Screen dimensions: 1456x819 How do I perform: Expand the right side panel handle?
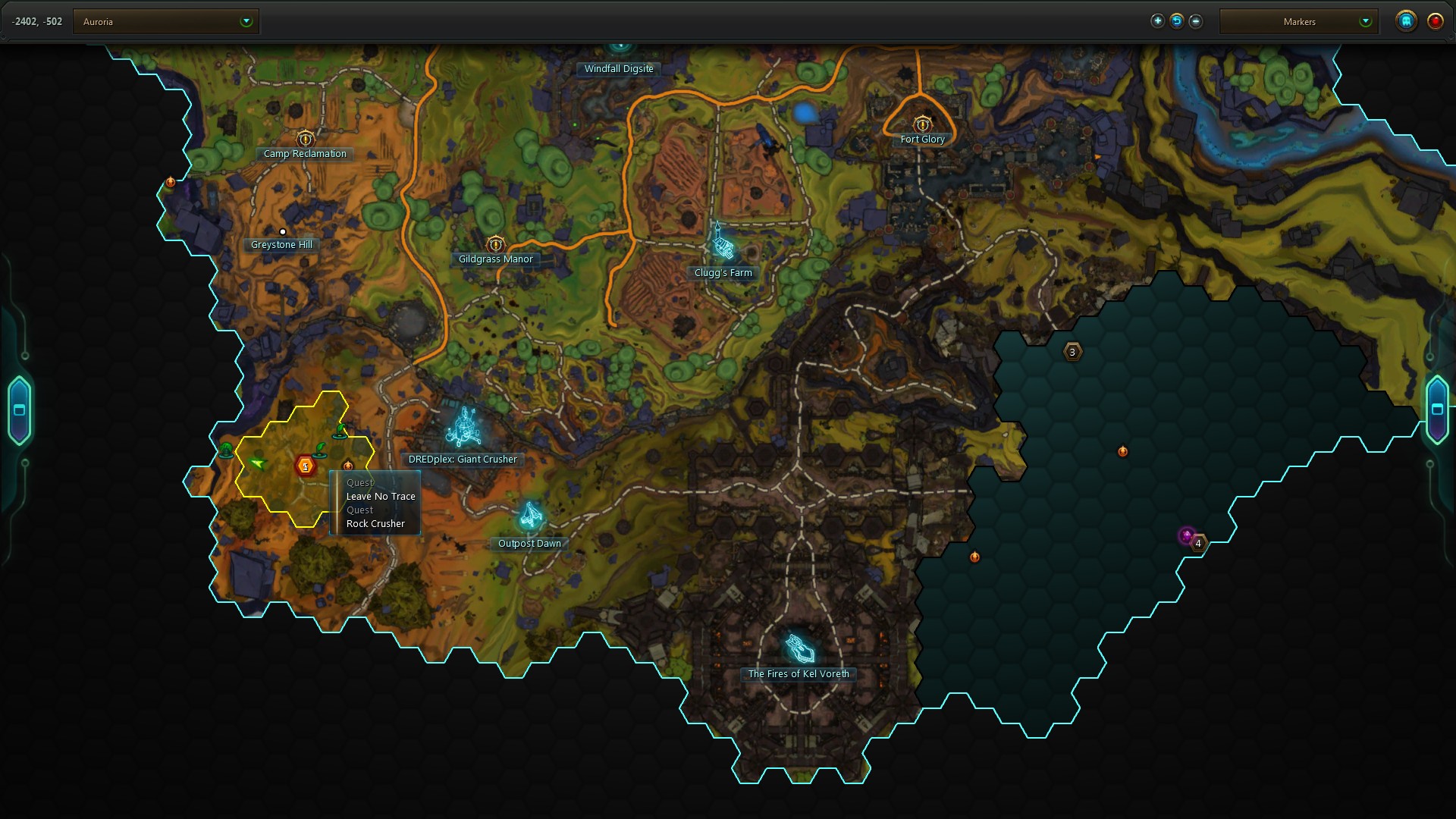(1437, 409)
